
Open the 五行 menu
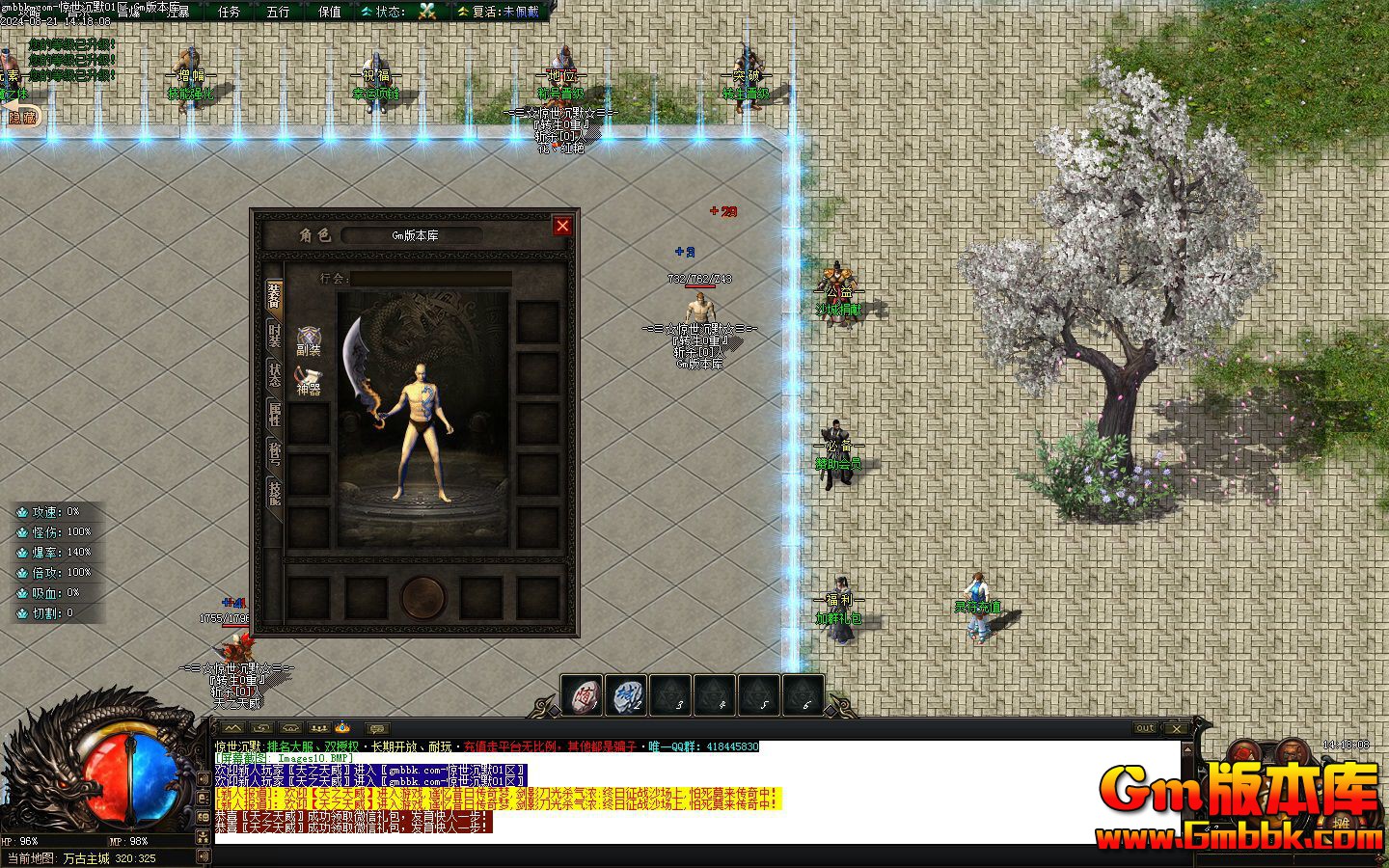278,12
